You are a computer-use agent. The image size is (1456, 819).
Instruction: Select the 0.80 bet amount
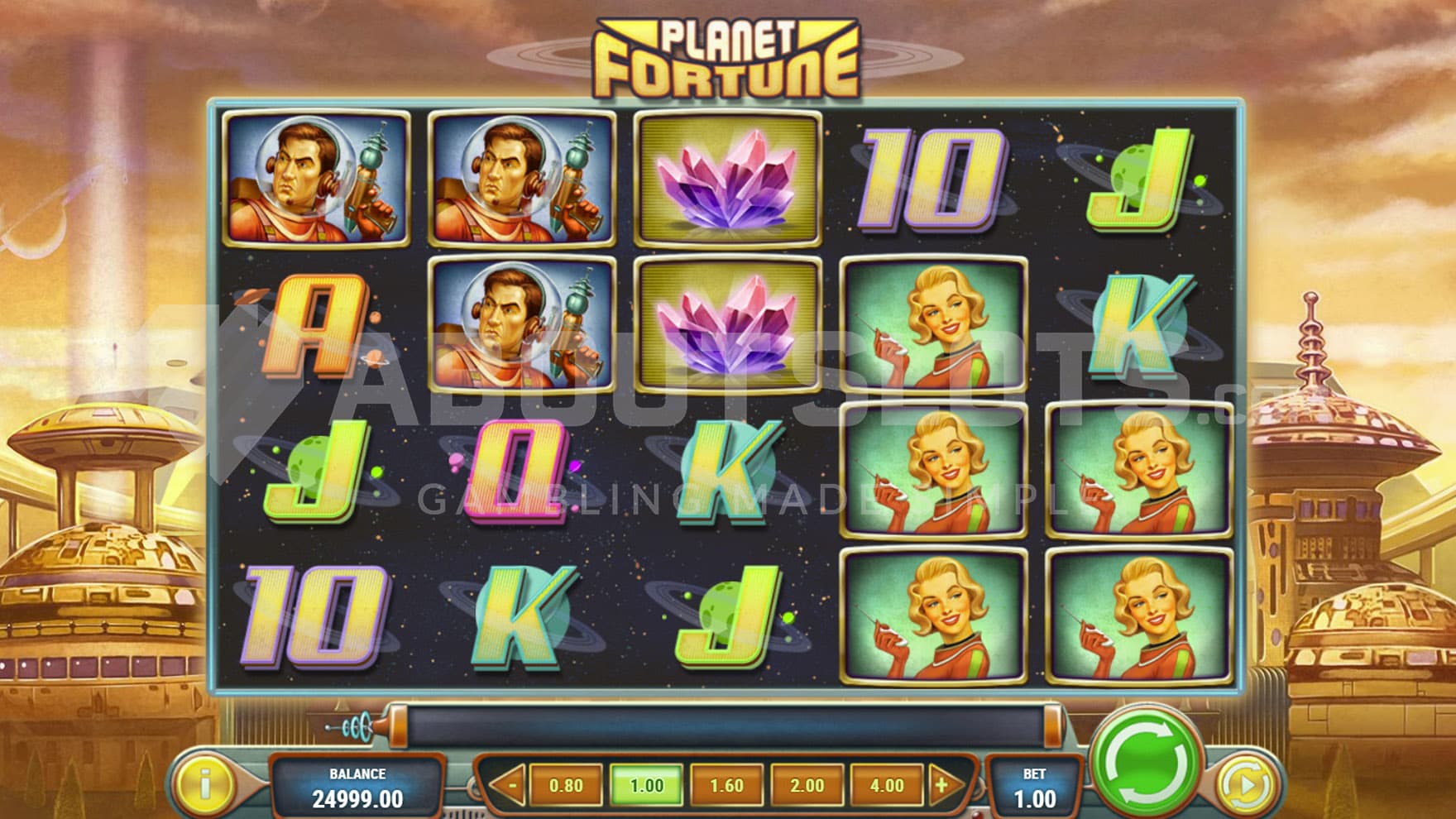point(566,784)
